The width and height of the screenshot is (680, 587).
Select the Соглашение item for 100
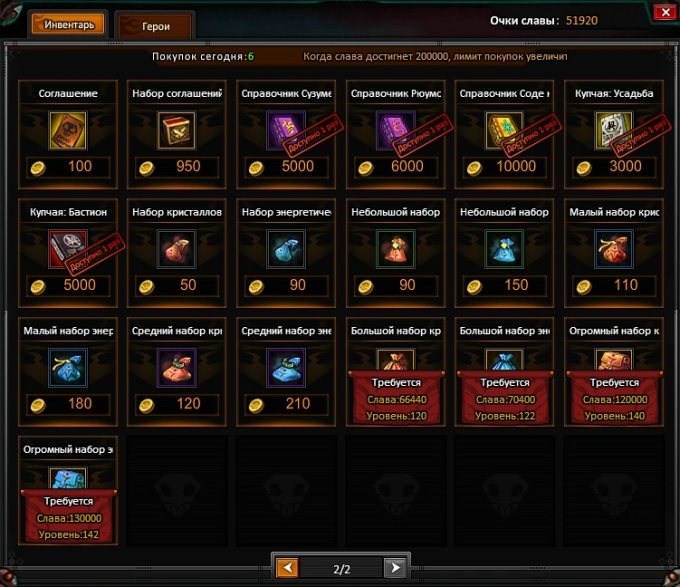coord(68,130)
